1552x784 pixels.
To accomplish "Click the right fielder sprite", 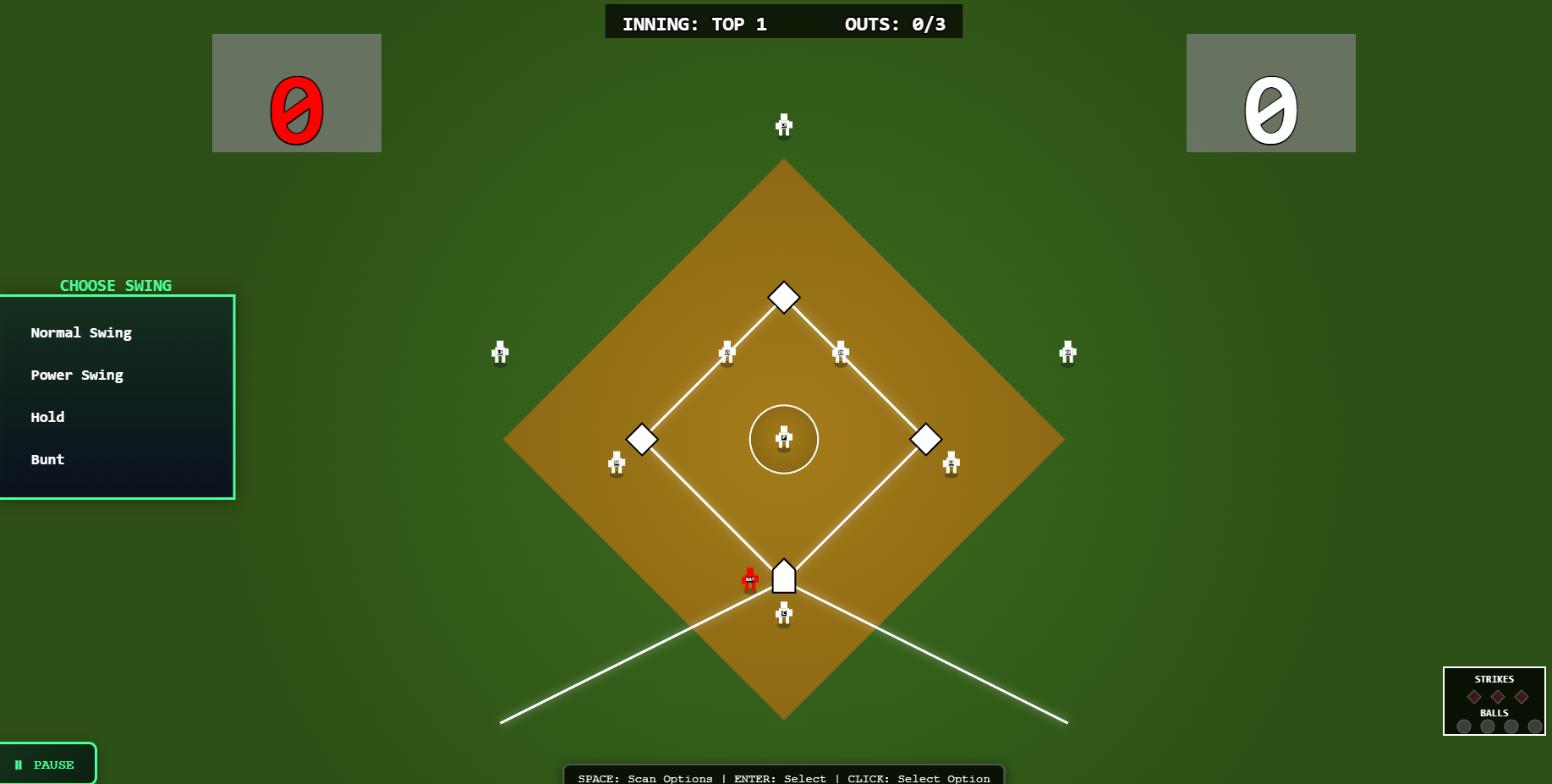I will coord(1067,353).
